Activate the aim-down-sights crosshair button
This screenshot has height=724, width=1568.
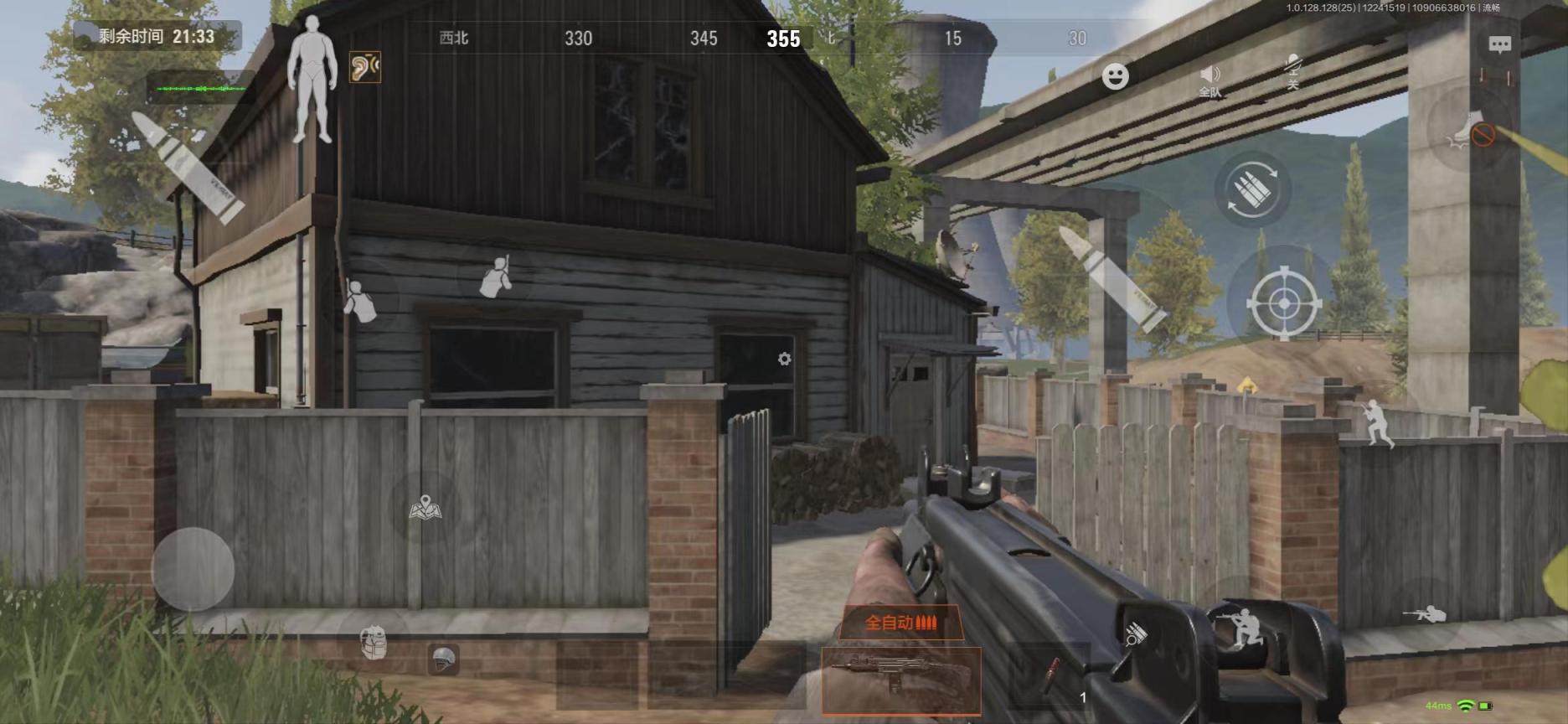click(x=1283, y=302)
